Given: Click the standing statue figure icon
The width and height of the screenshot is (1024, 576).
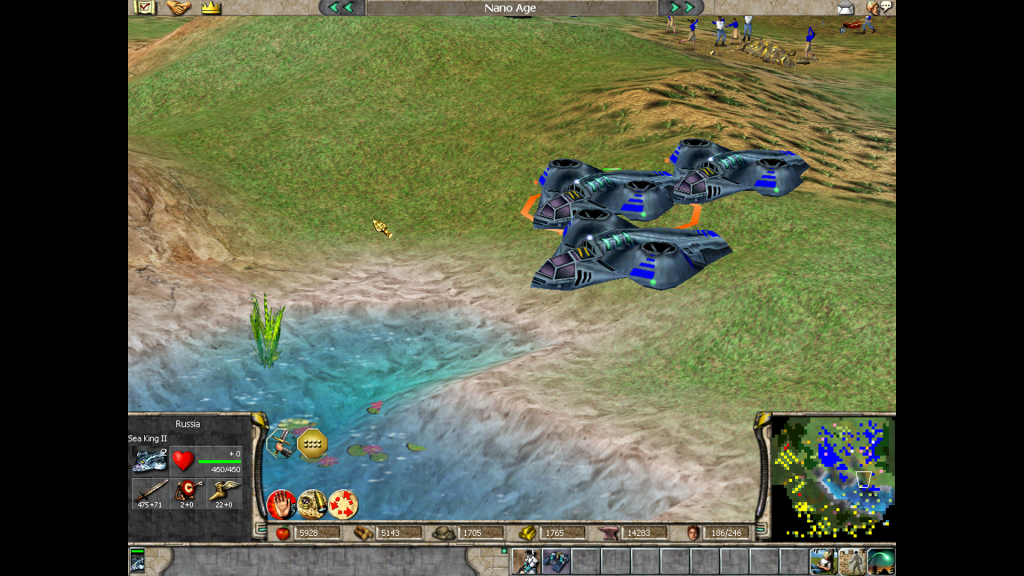Looking at the screenshot, I should 852,561.
